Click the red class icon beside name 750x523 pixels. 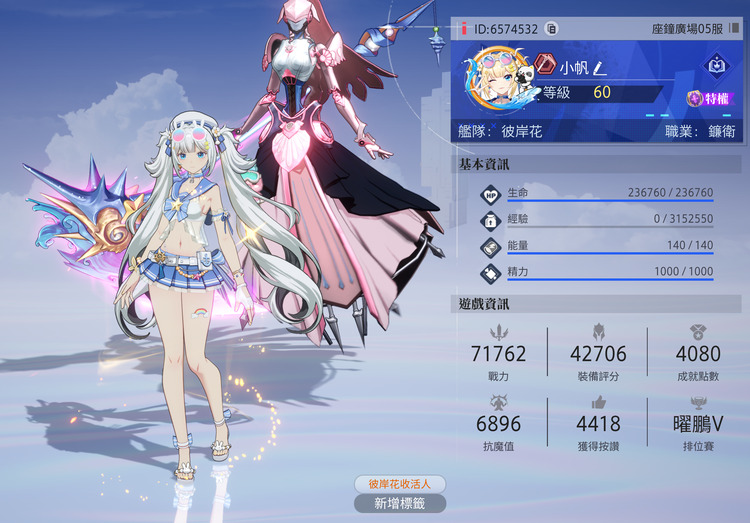(543, 67)
